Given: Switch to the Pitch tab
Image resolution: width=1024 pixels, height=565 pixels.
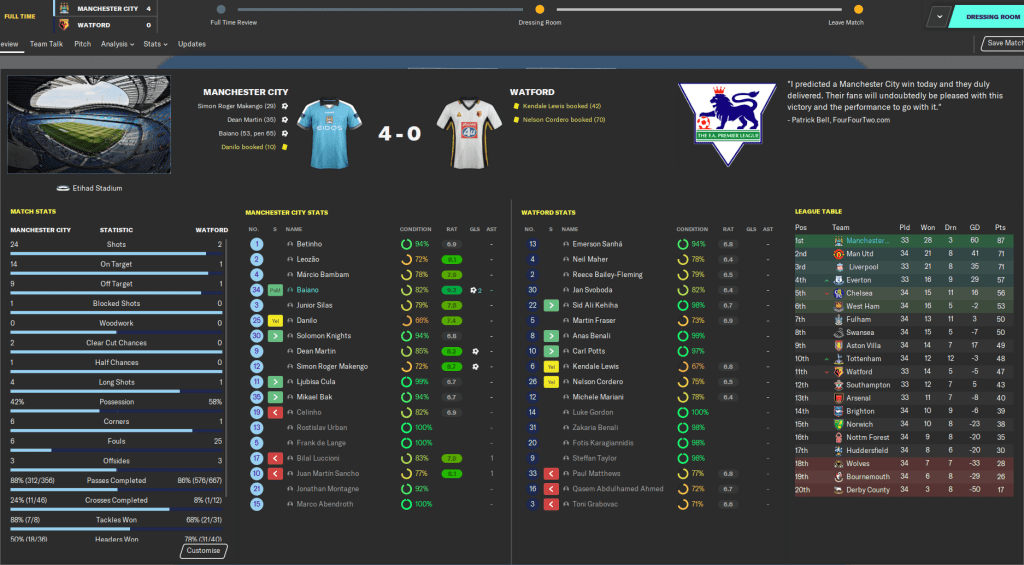Looking at the screenshot, I should [x=82, y=44].
